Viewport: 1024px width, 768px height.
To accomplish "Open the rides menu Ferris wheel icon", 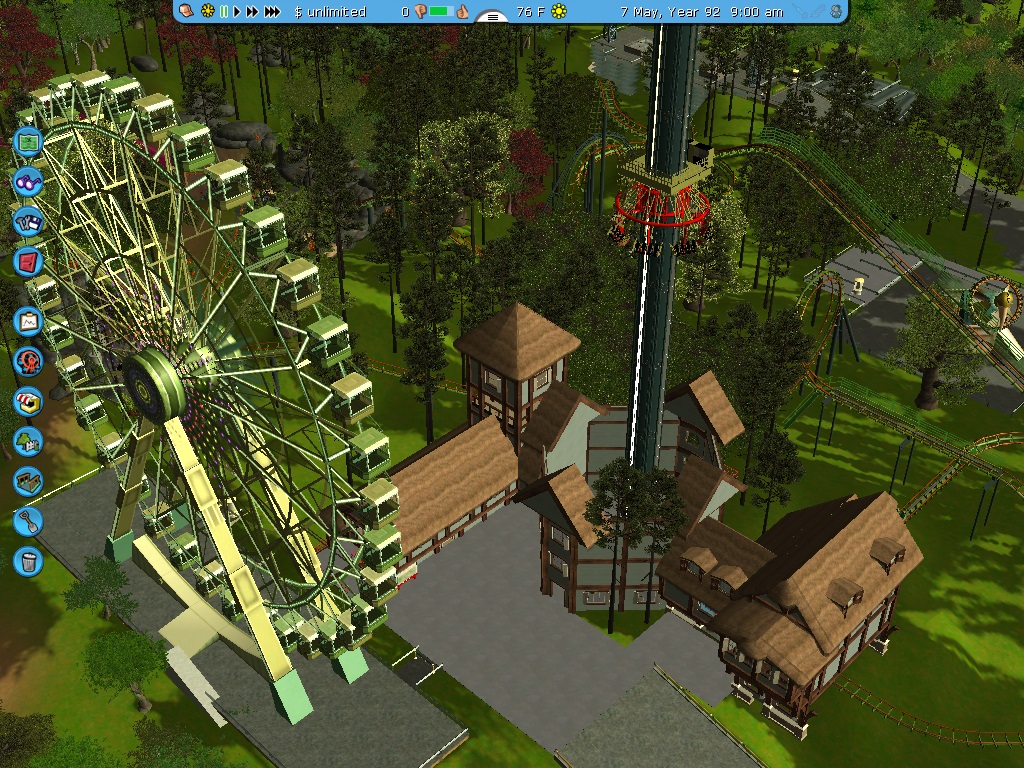I will click(27, 361).
